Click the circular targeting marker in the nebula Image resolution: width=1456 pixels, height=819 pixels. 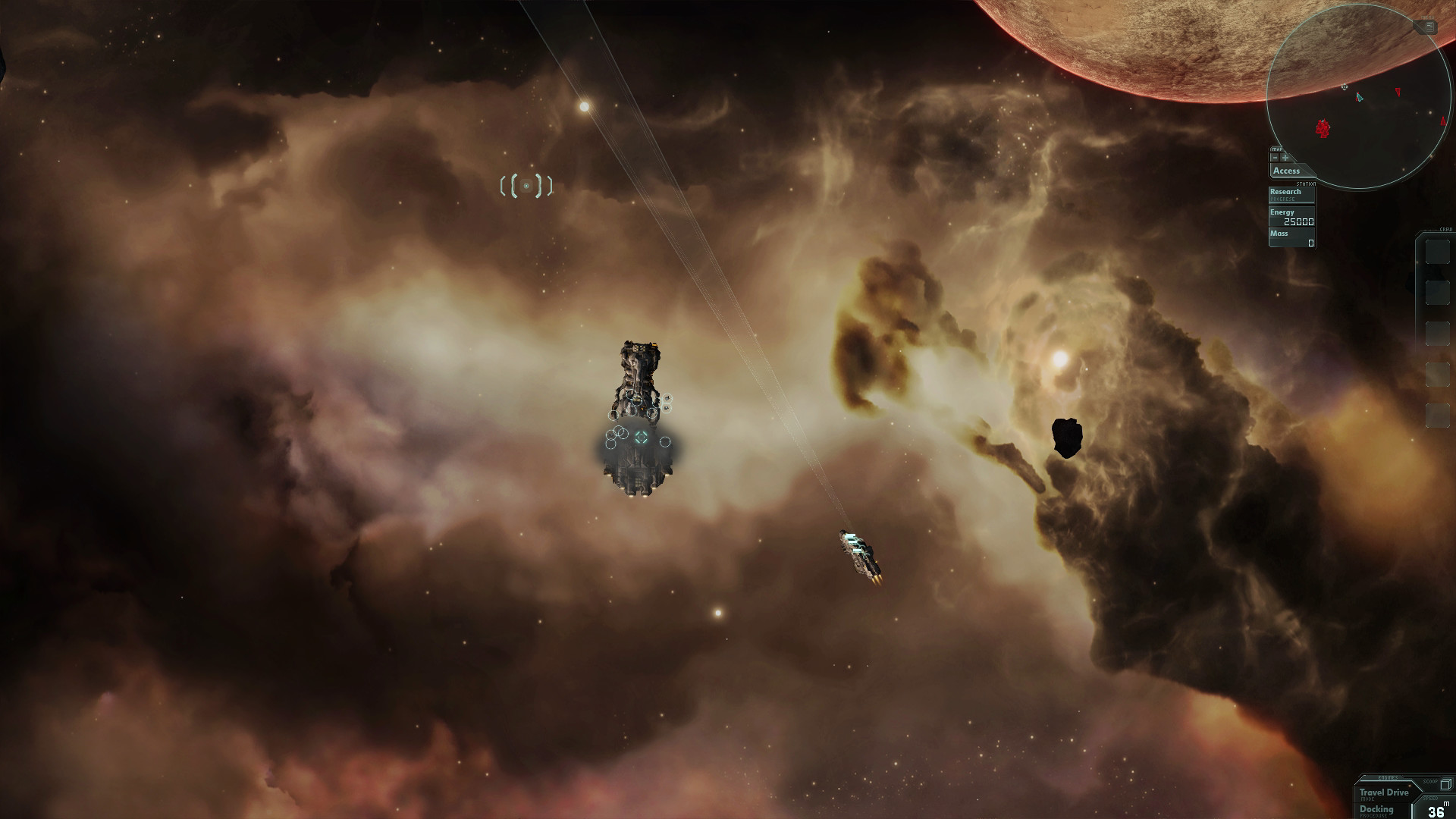pyautogui.click(x=526, y=184)
